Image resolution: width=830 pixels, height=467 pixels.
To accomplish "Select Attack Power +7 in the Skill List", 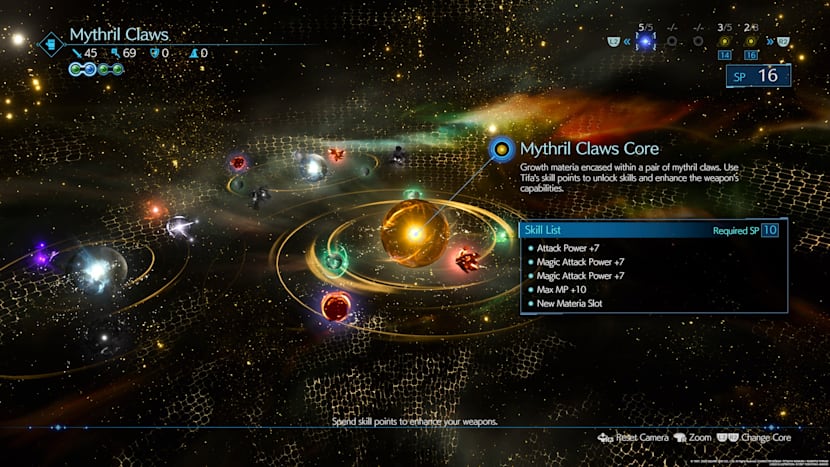I will (566, 247).
